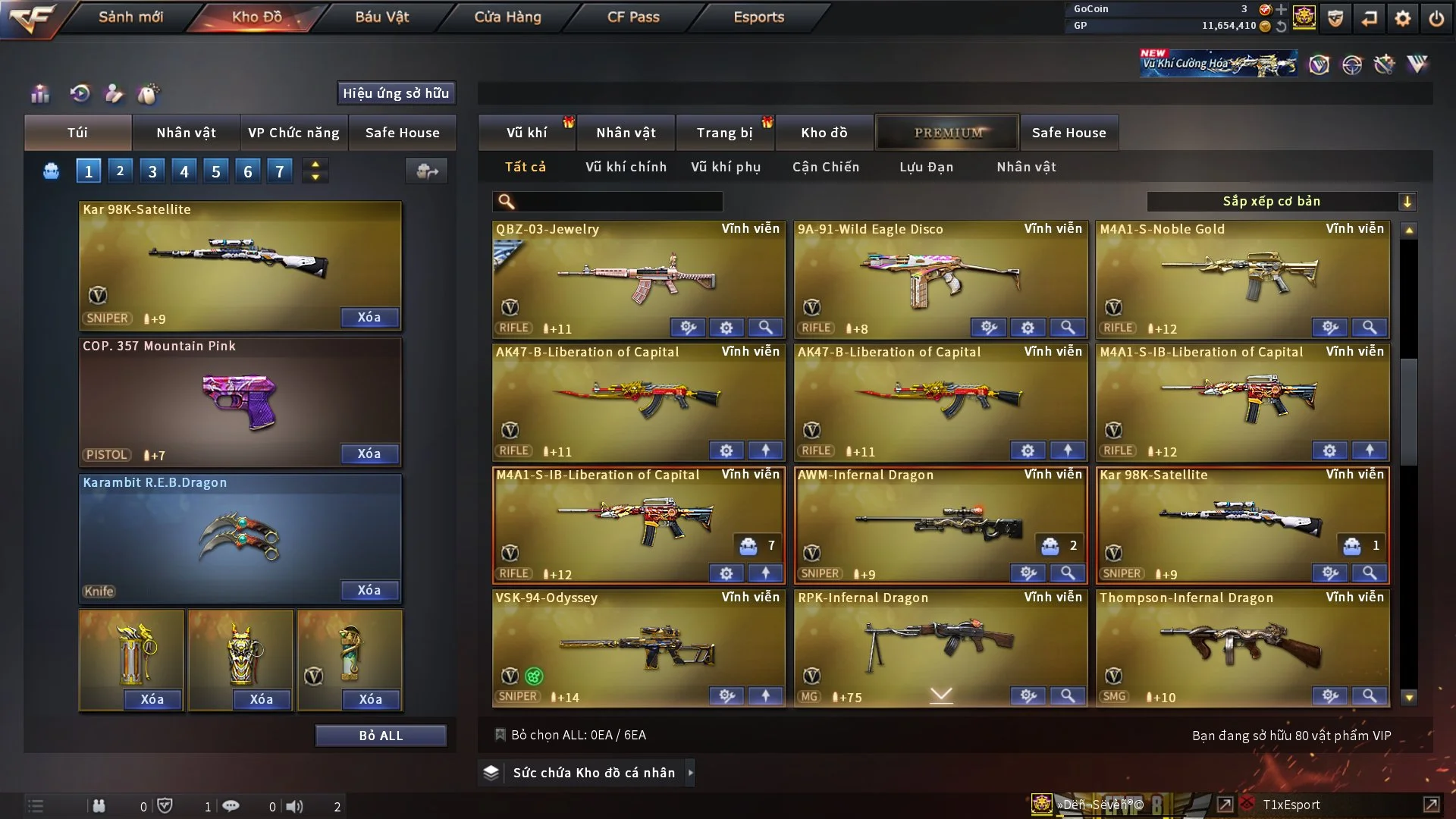
Task: Open the CF Pass menu
Action: (x=633, y=17)
